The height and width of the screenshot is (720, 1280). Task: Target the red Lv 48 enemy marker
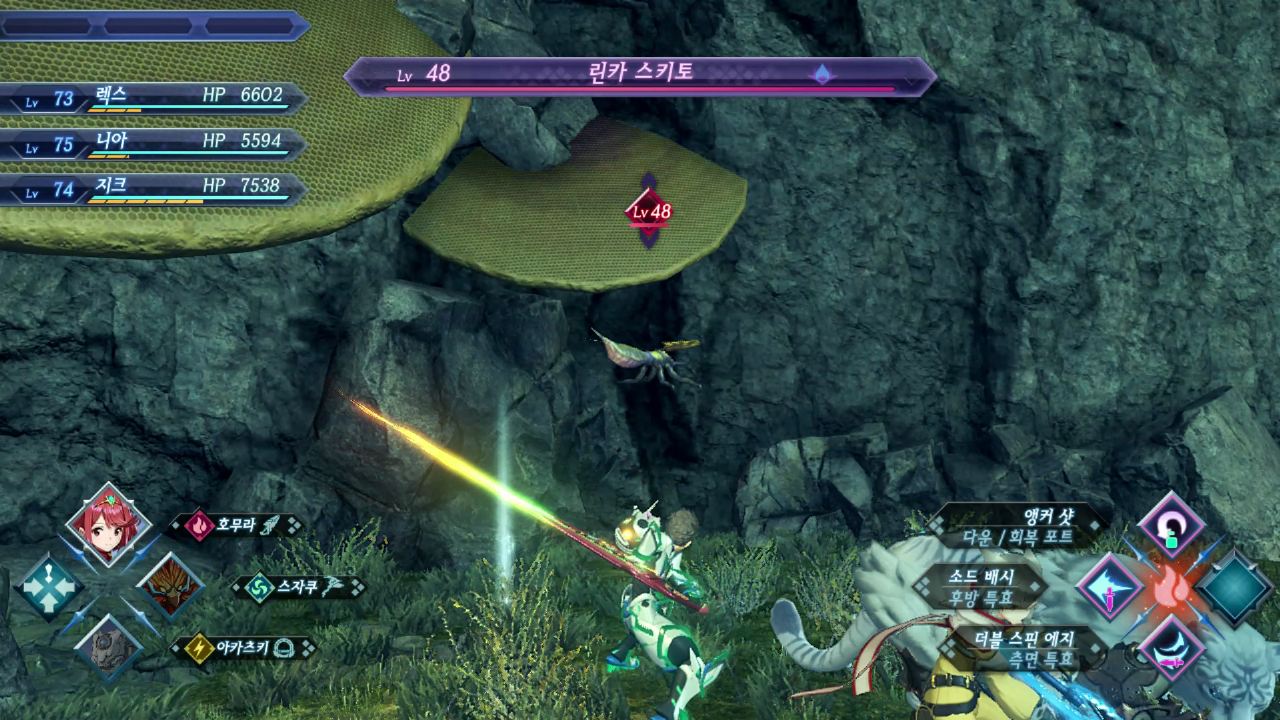tap(649, 211)
